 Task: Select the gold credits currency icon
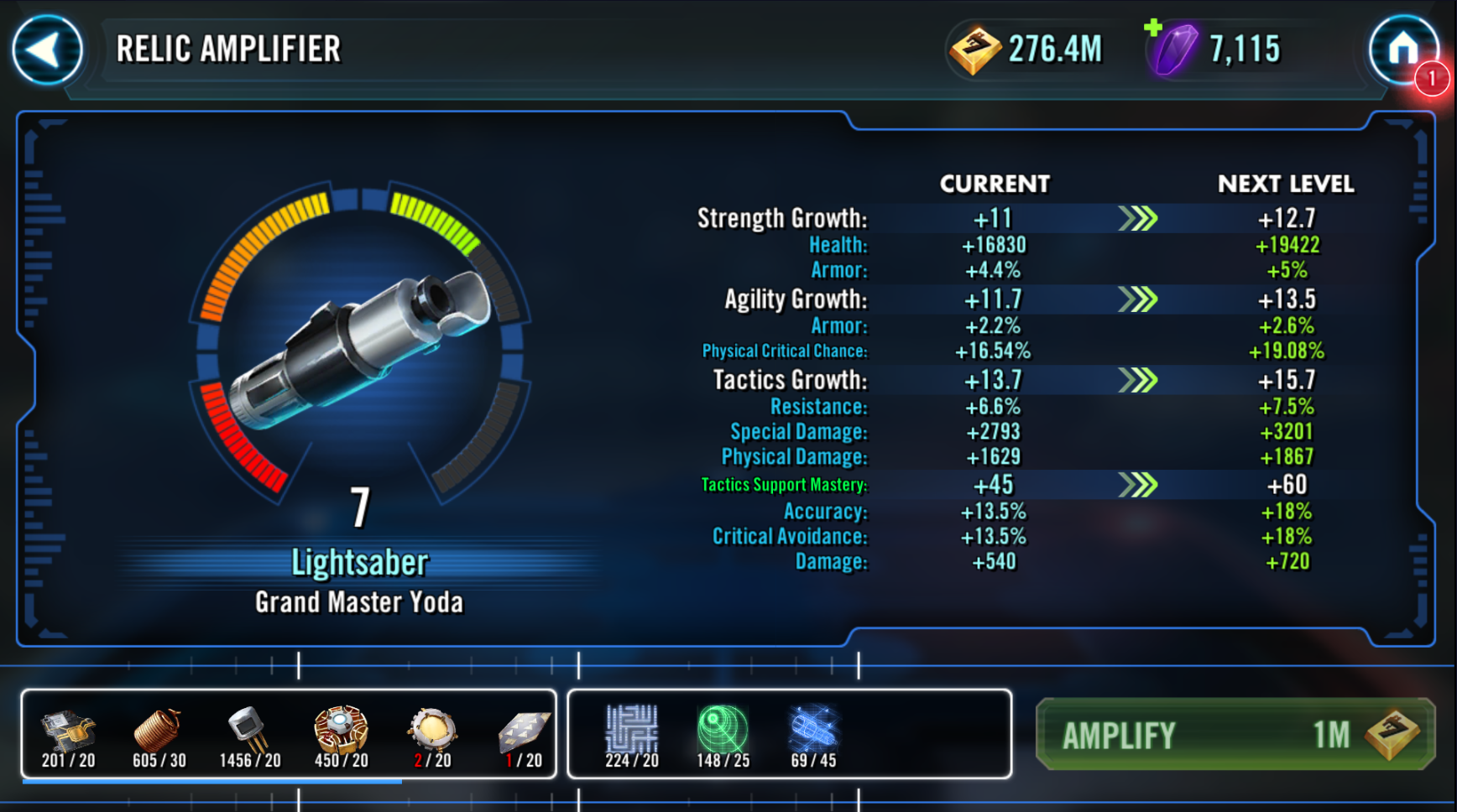974,49
